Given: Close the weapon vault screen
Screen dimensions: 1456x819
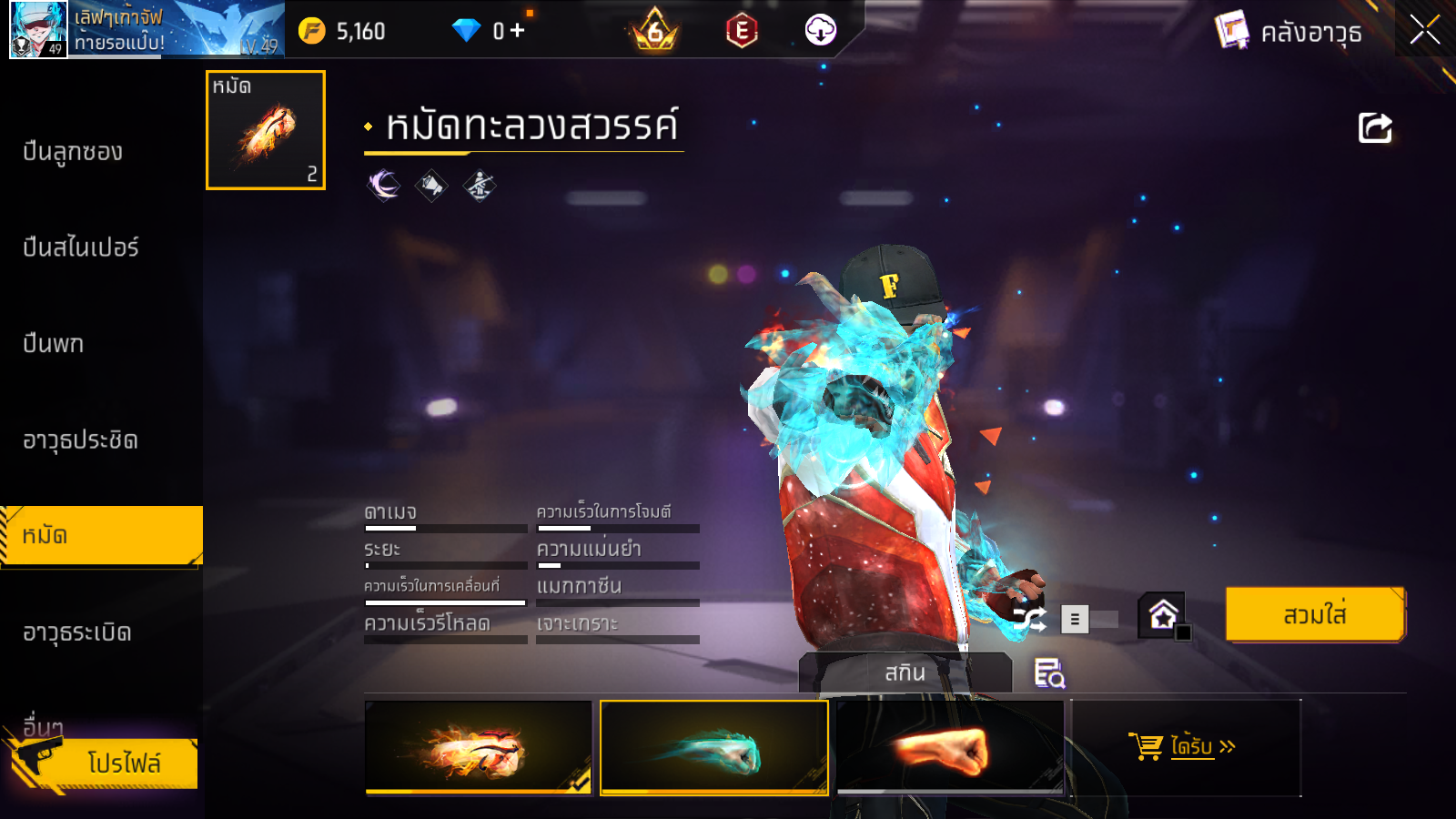Looking at the screenshot, I should [1424, 30].
